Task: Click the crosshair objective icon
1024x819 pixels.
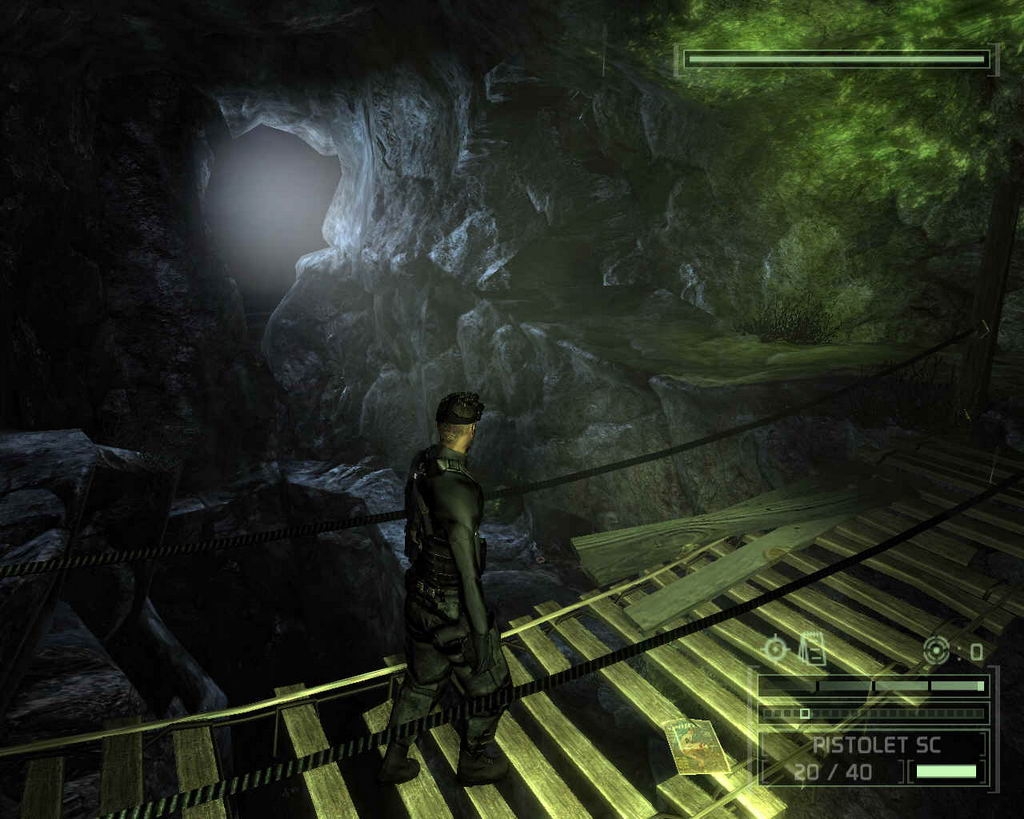Action: pyautogui.click(x=776, y=649)
